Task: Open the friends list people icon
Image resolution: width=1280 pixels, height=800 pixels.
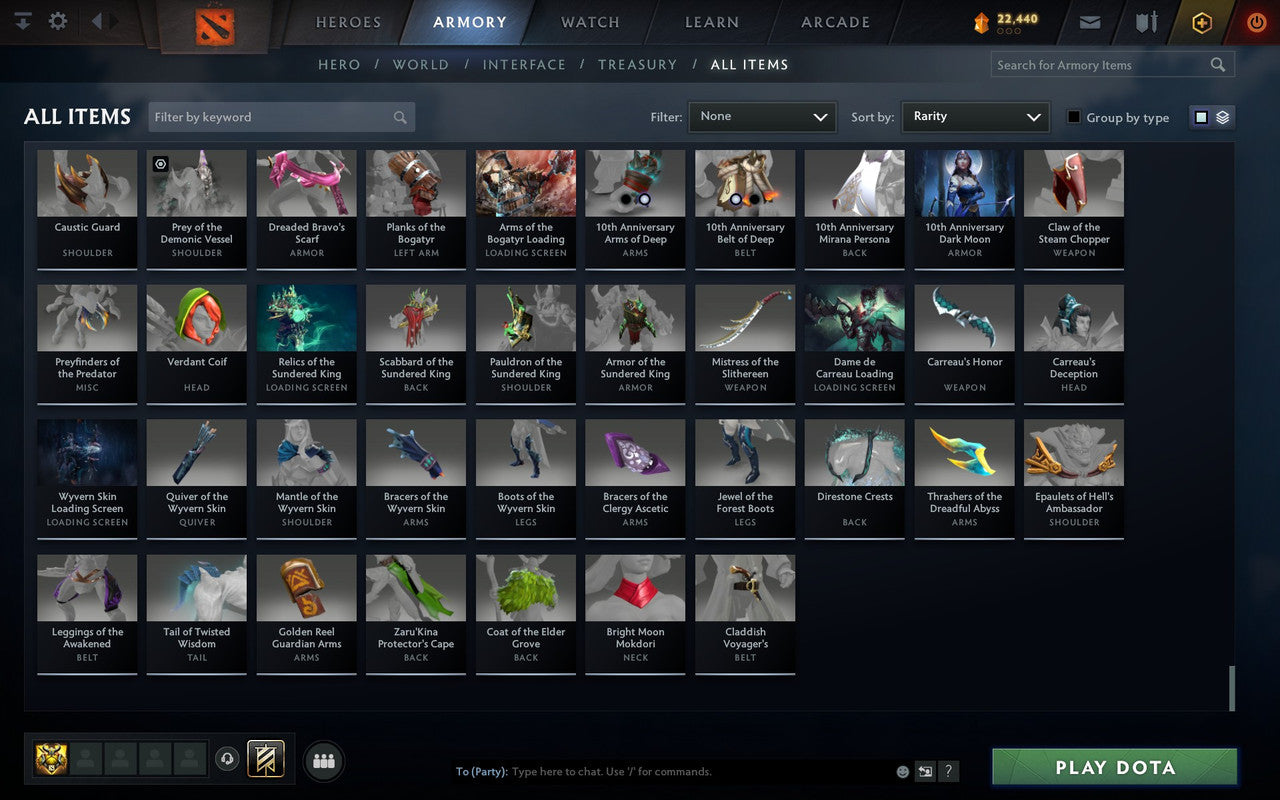Action: coord(323,760)
